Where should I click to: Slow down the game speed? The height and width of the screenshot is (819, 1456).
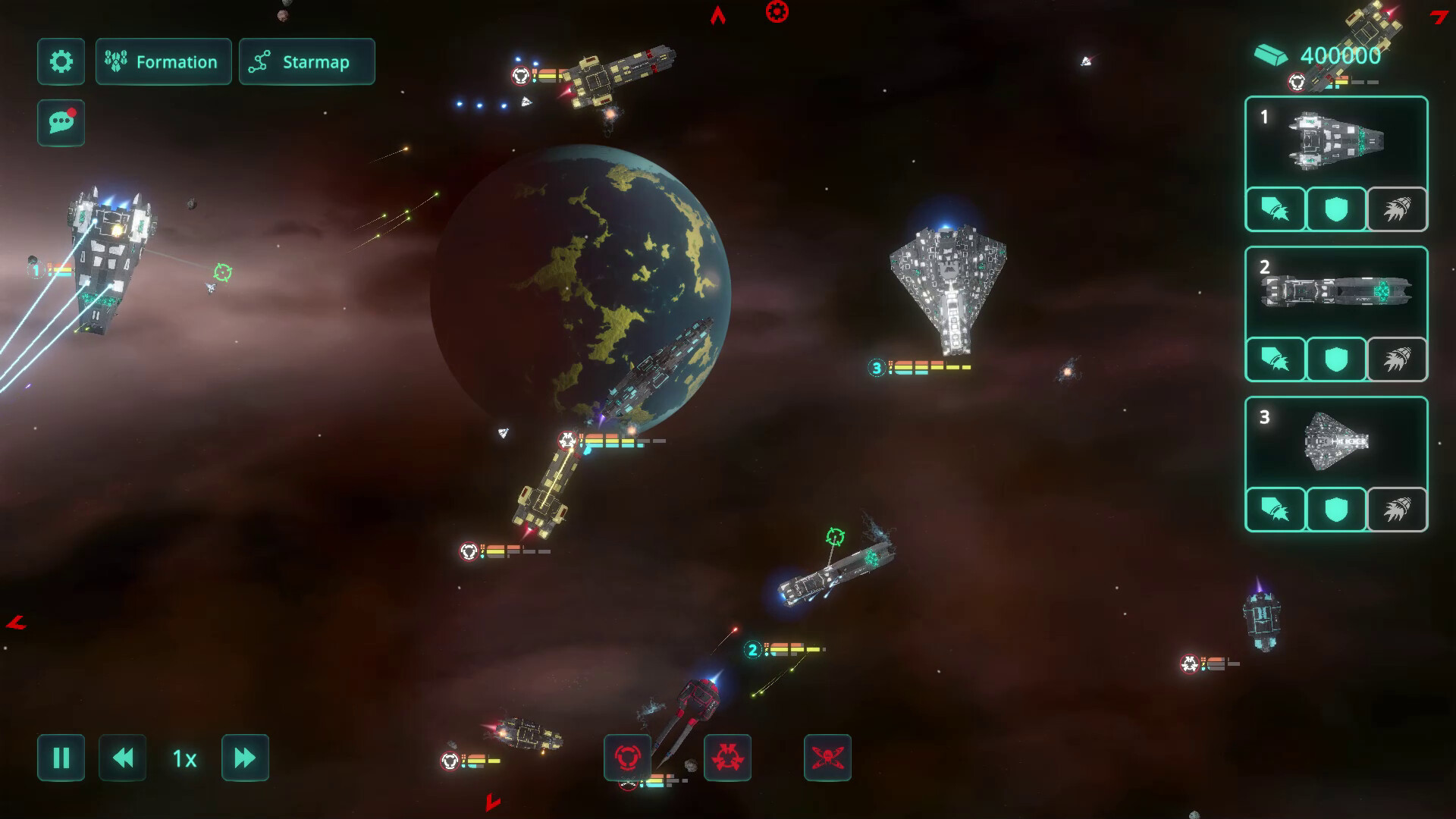pos(122,758)
